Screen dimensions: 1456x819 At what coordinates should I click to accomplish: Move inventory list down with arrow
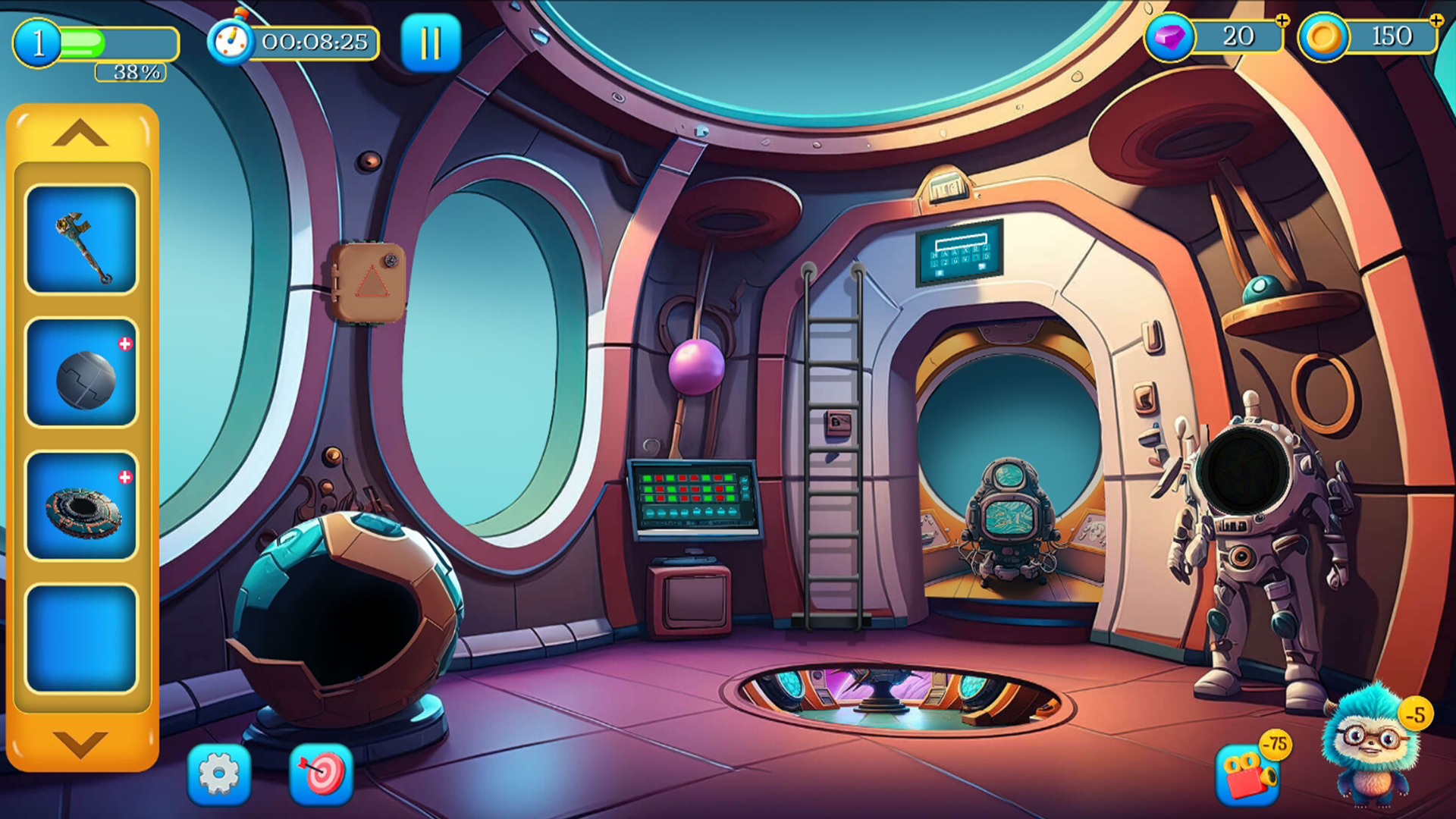click(80, 743)
